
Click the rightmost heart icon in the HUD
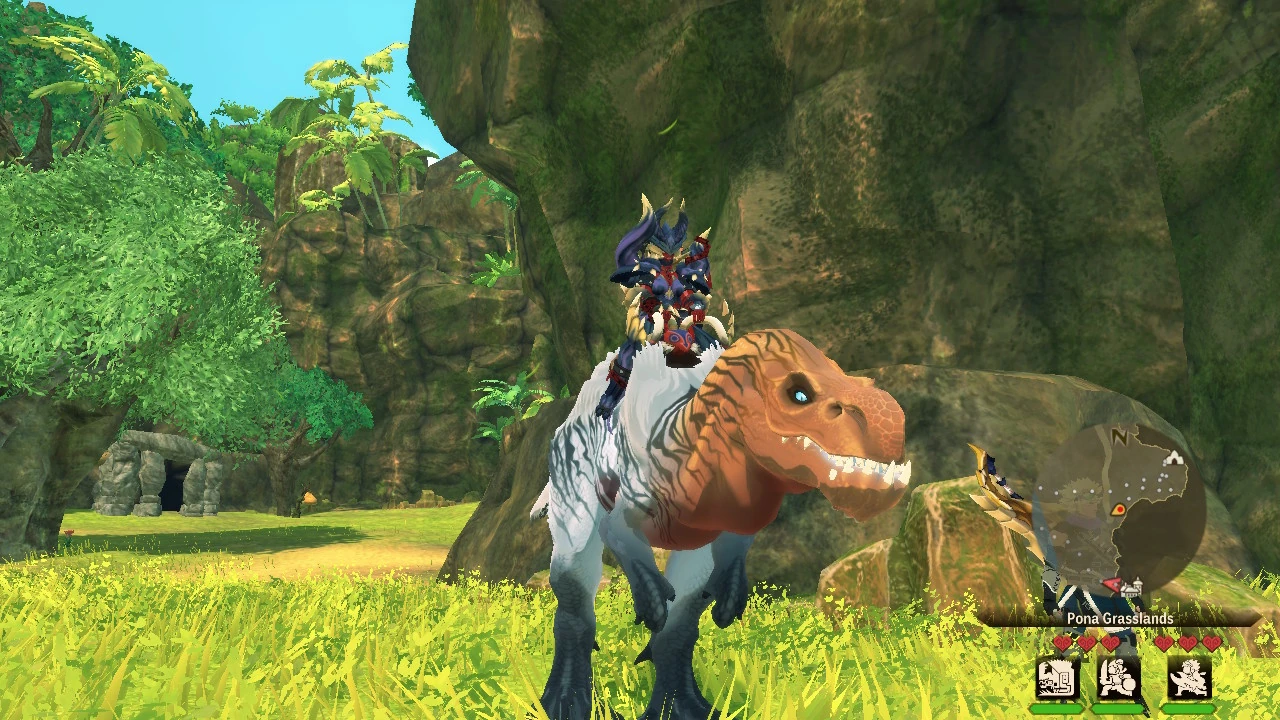(x=1210, y=644)
